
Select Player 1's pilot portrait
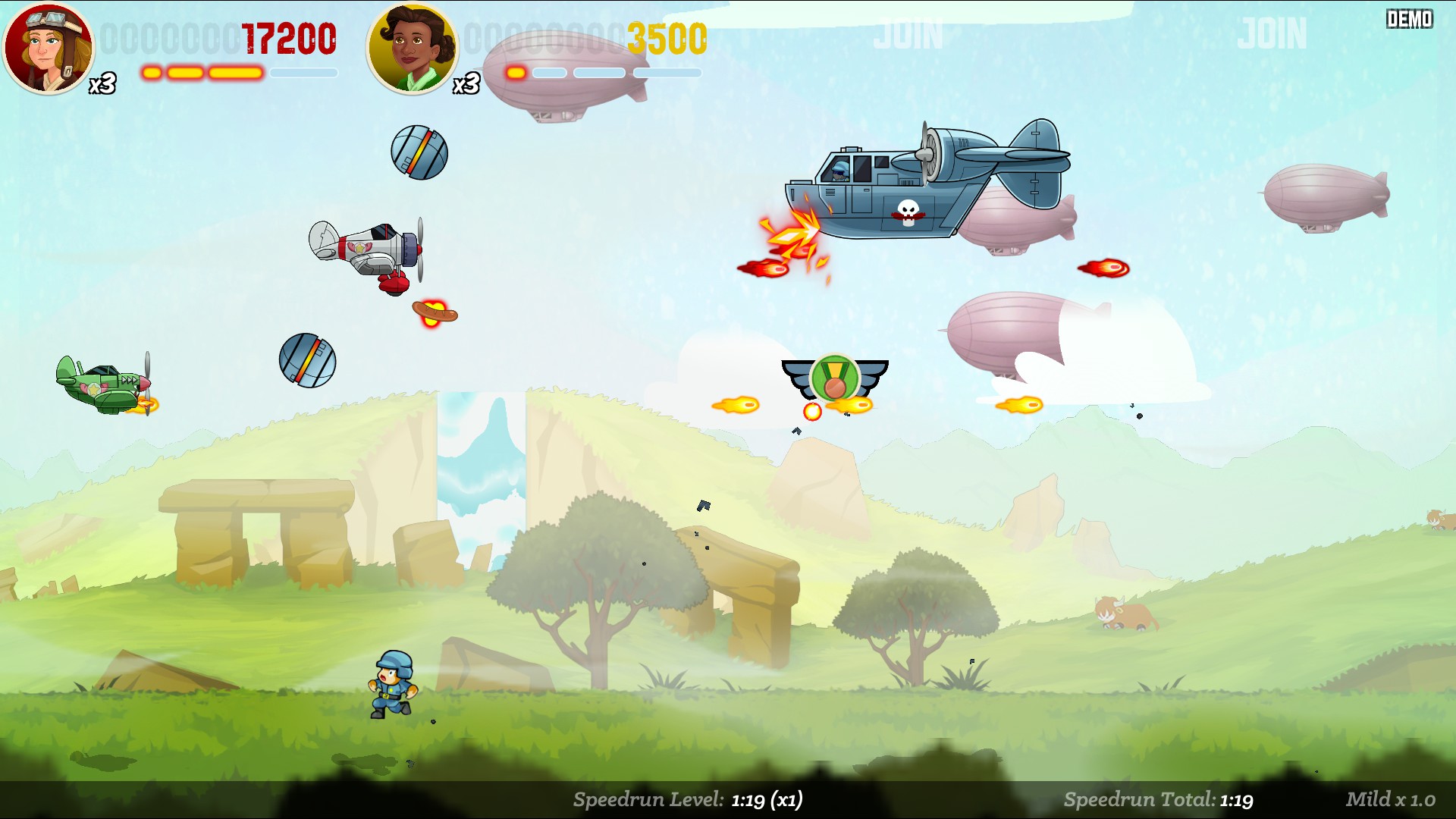pyautogui.click(x=47, y=49)
